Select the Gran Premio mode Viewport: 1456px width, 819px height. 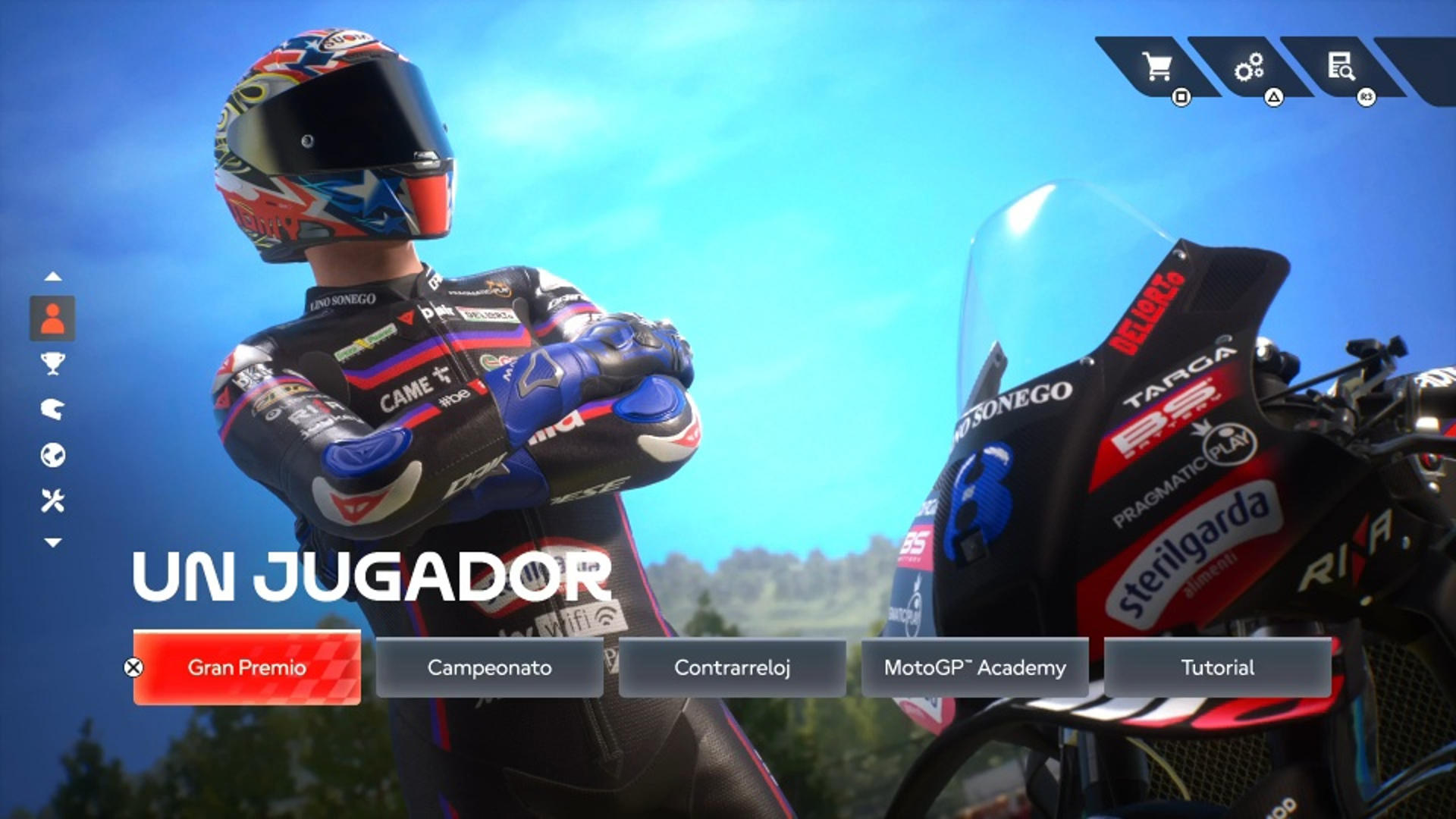point(246,667)
